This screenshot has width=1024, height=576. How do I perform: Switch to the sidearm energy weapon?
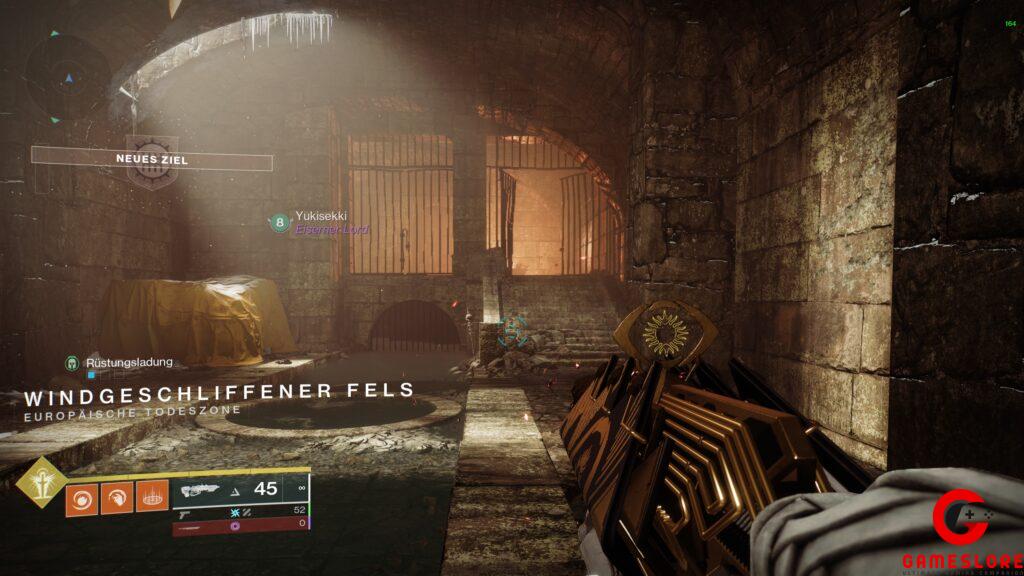[240, 511]
